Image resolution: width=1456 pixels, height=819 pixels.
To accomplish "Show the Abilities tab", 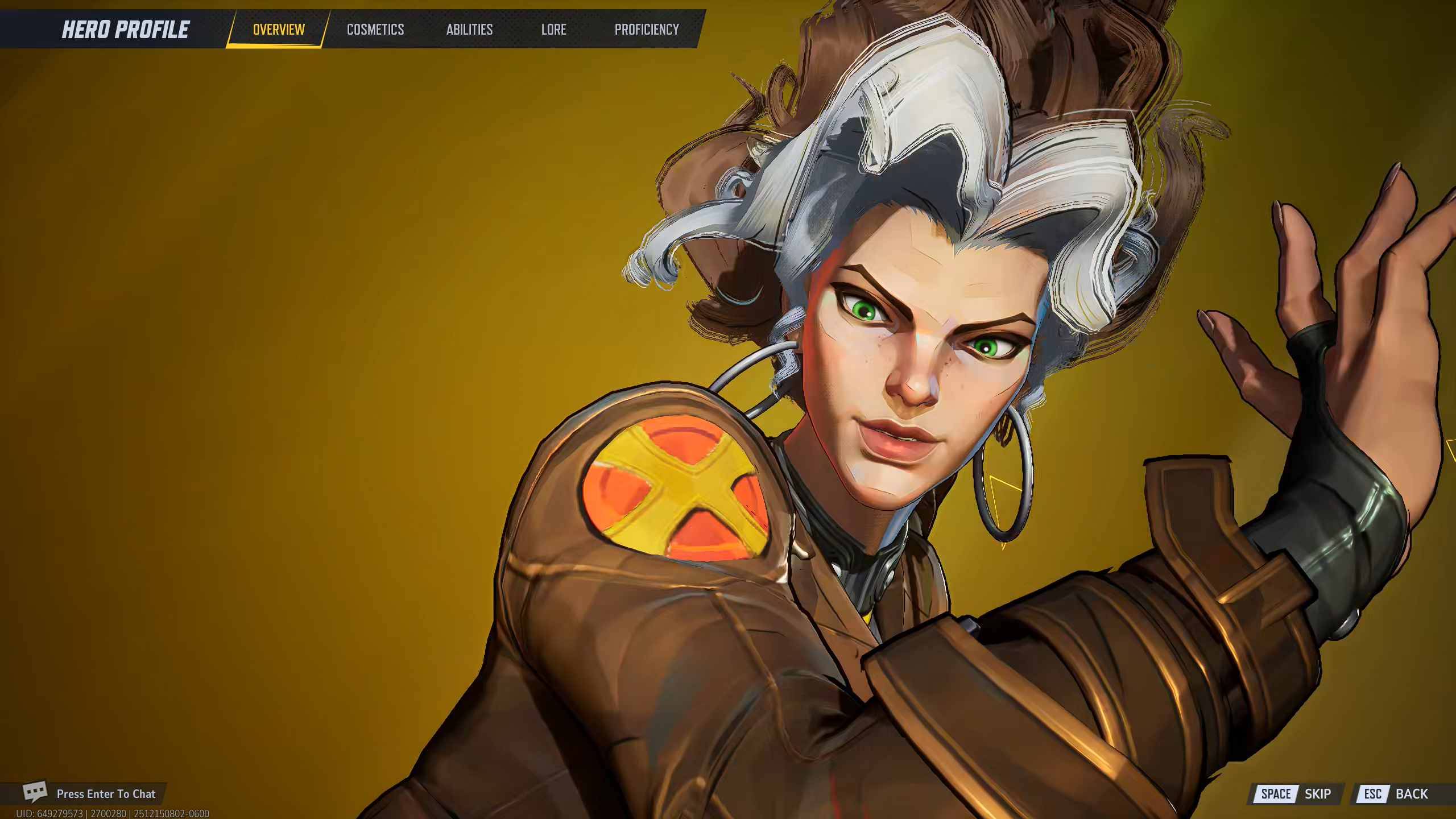I will (469, 30).
